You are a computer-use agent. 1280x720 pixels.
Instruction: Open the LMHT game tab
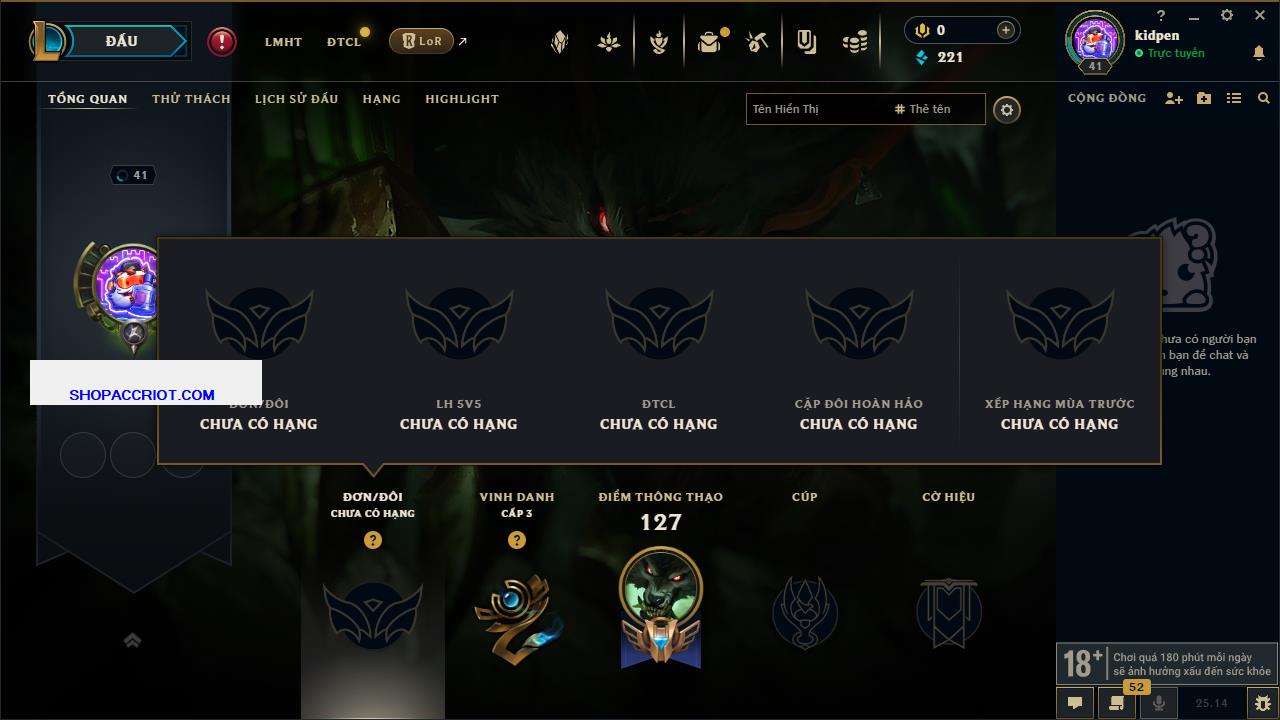pos(283,42)
